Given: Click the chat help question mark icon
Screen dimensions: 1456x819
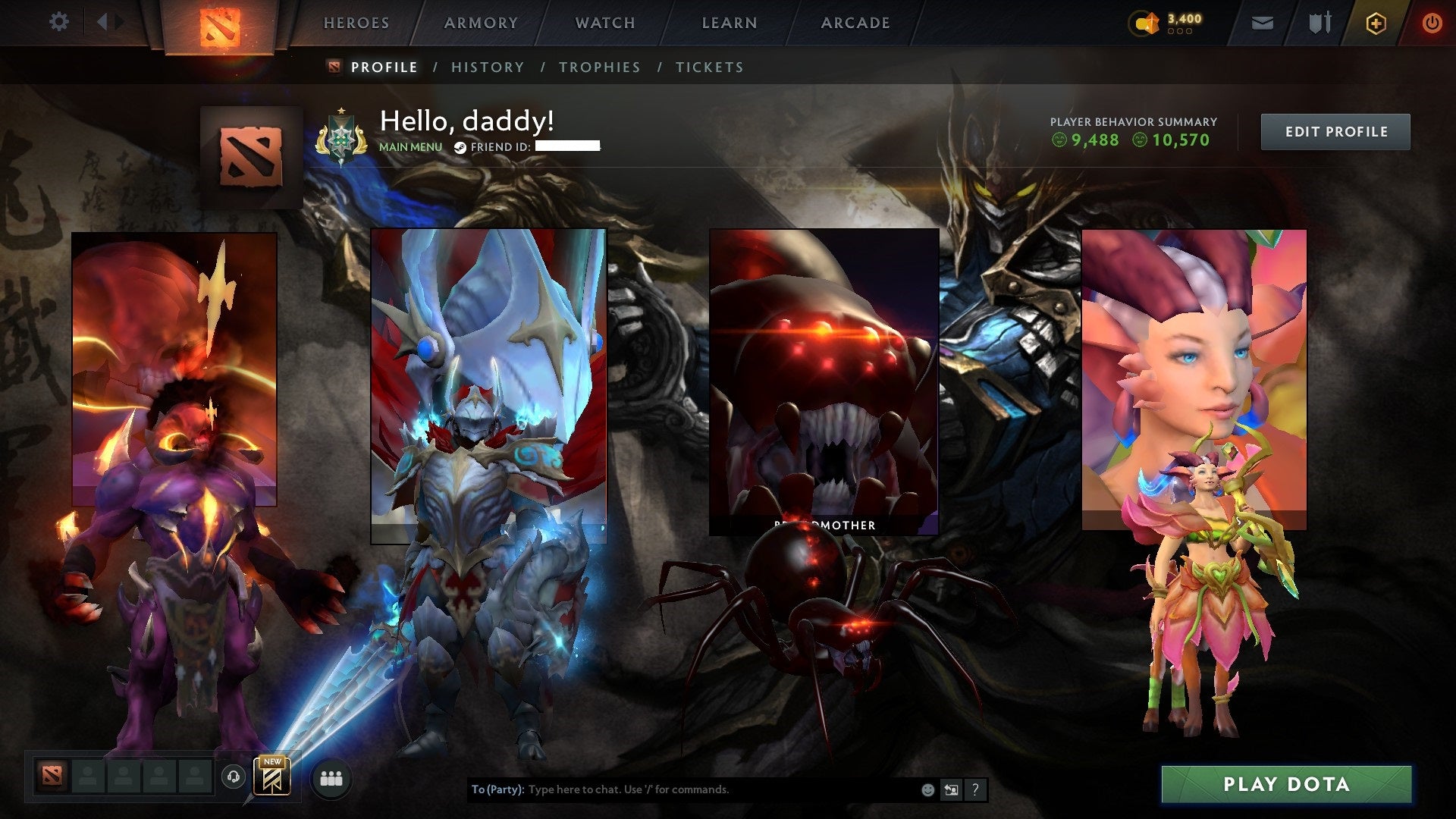Looking at the screenshot, I should coord(974,789).
